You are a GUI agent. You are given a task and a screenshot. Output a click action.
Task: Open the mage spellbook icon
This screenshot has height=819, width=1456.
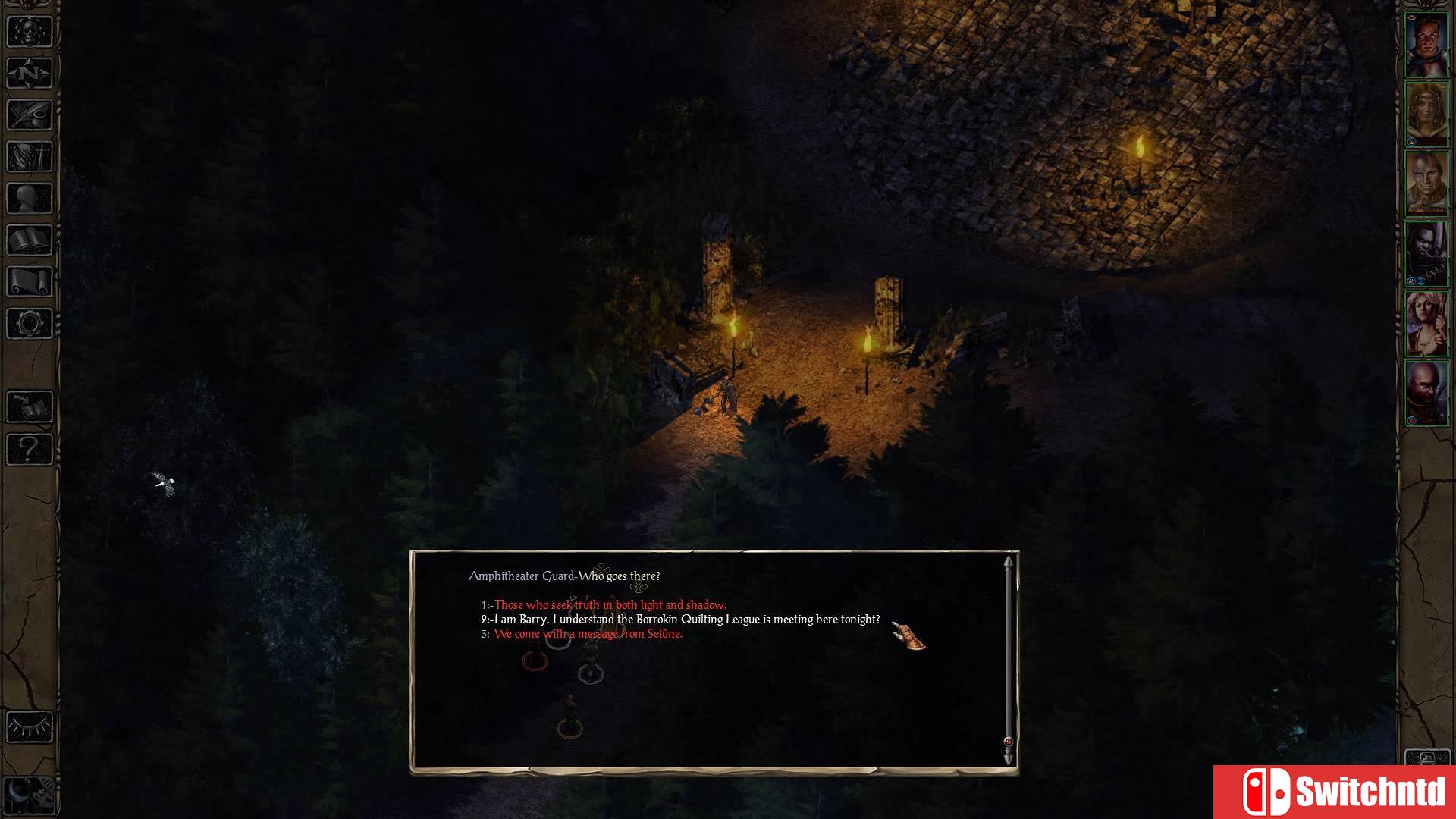tap(29, 240)
